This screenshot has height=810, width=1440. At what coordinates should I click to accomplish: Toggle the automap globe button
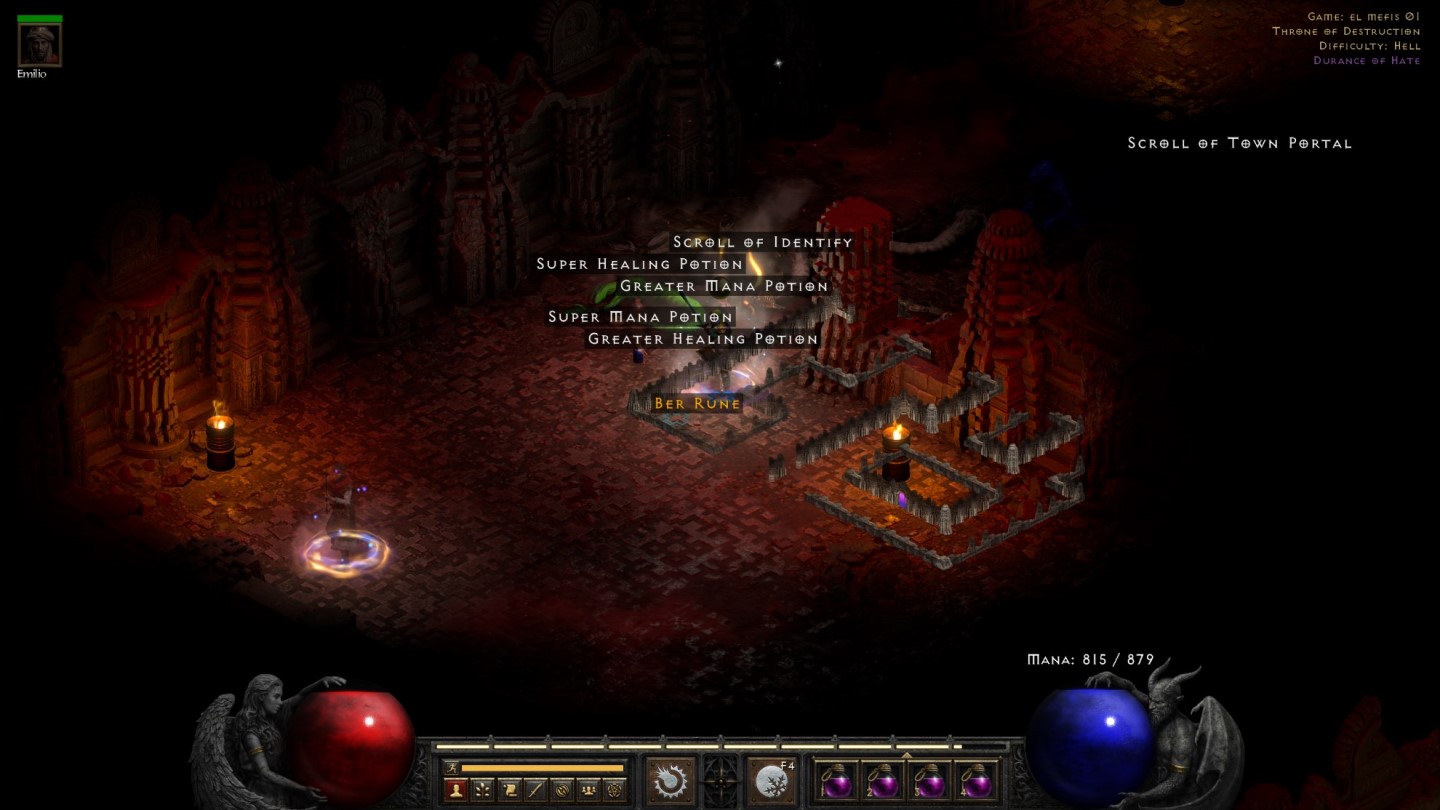[x=561, y=789]
